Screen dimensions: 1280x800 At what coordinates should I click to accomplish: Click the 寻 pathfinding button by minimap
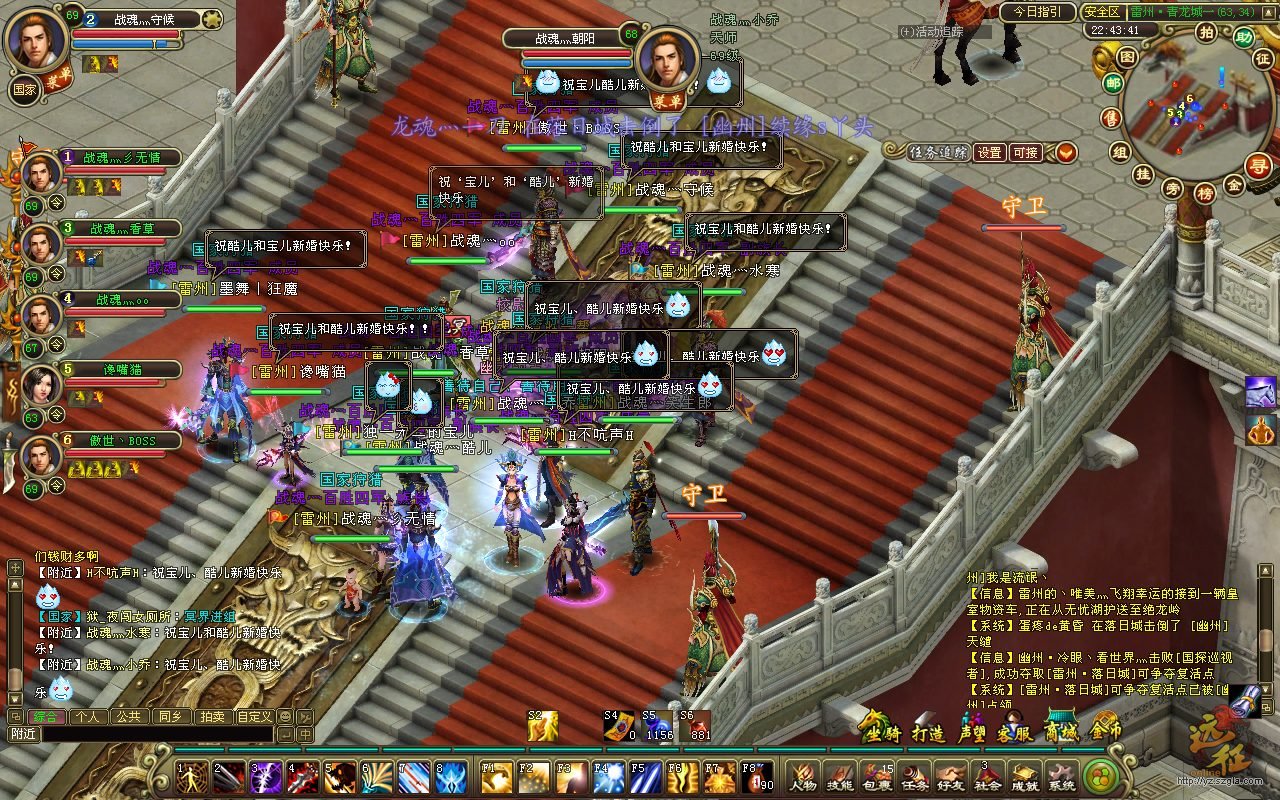pos(1261,166)
